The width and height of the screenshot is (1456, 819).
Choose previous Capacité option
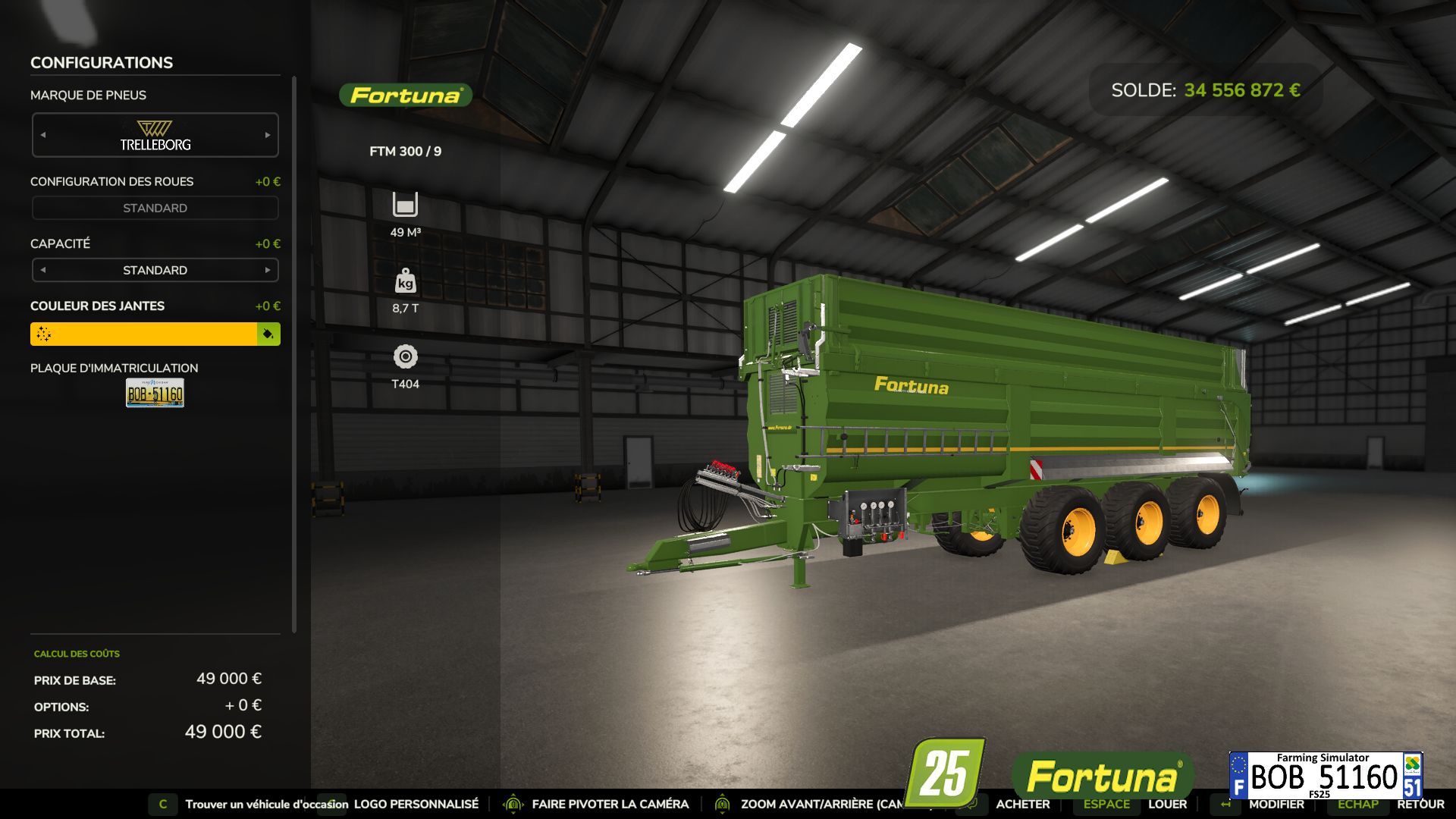(43, 270)
